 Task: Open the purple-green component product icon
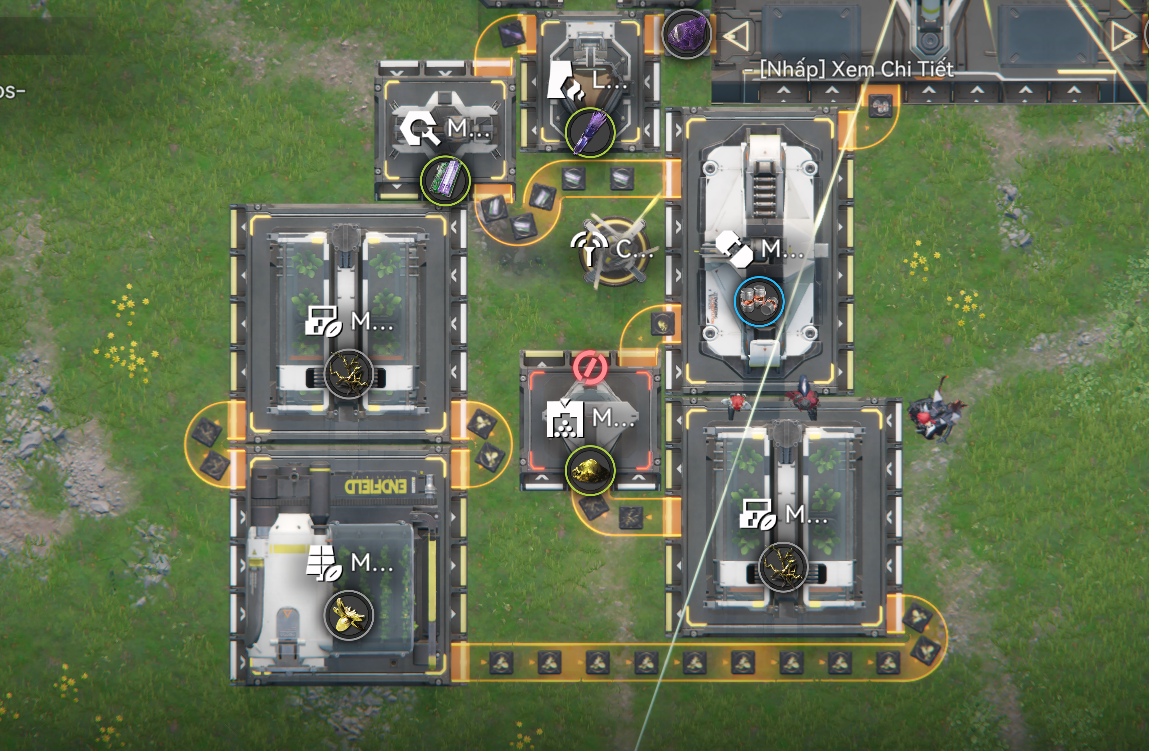click(x=445, y=180)
